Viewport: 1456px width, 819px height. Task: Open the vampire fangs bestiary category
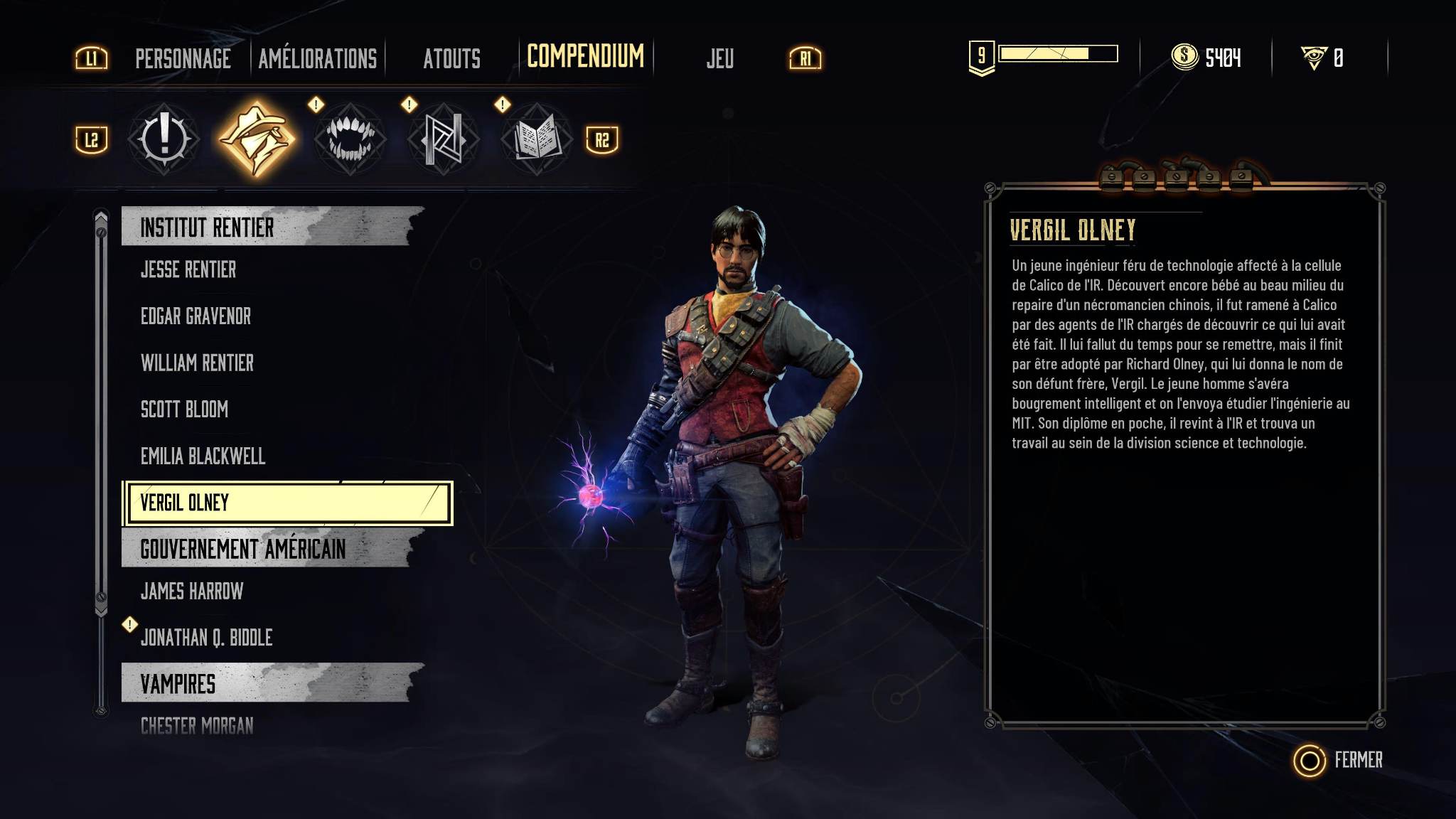(349, 139)
